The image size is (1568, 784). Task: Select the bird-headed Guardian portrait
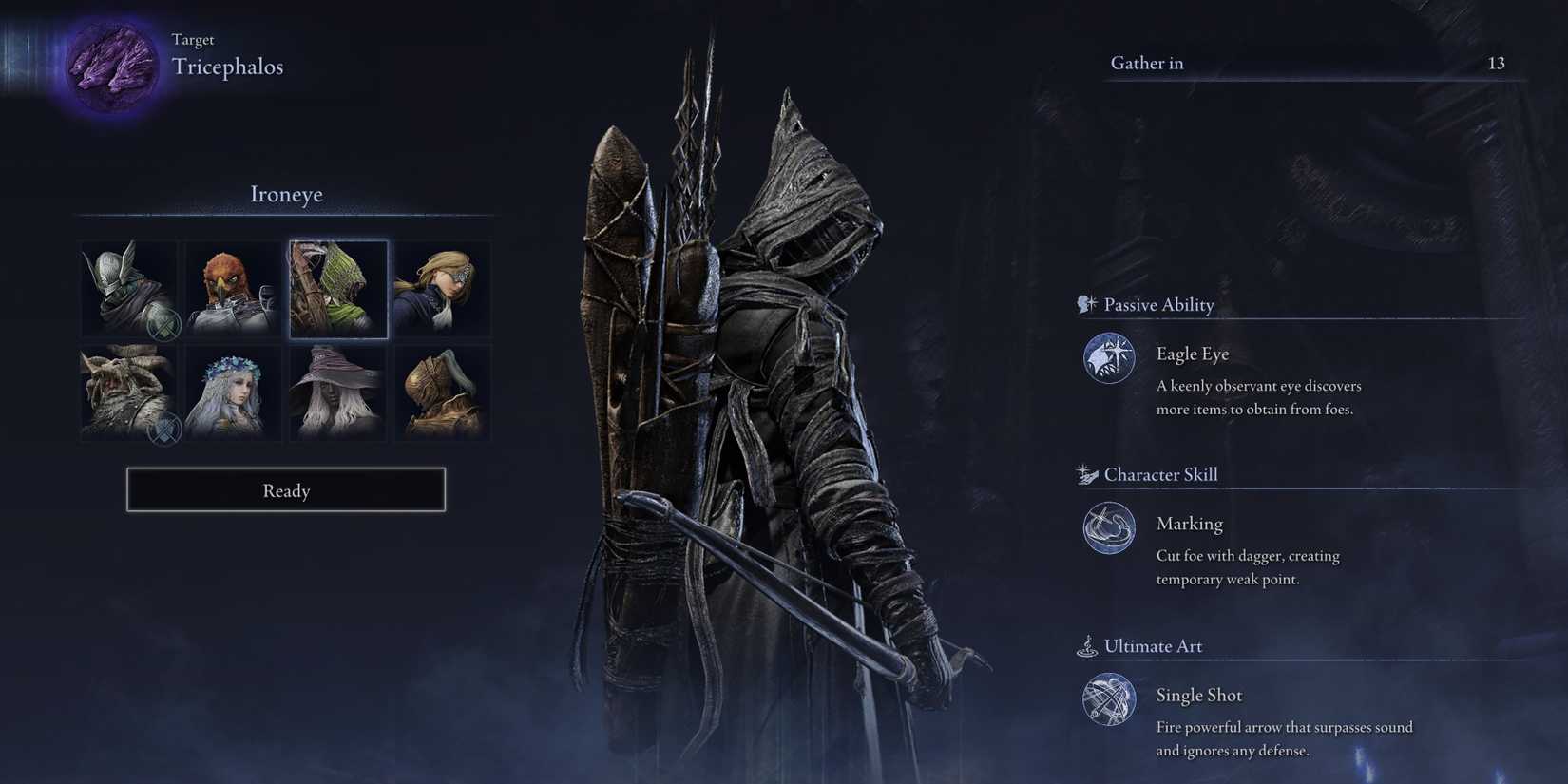[x=233, y=289]
